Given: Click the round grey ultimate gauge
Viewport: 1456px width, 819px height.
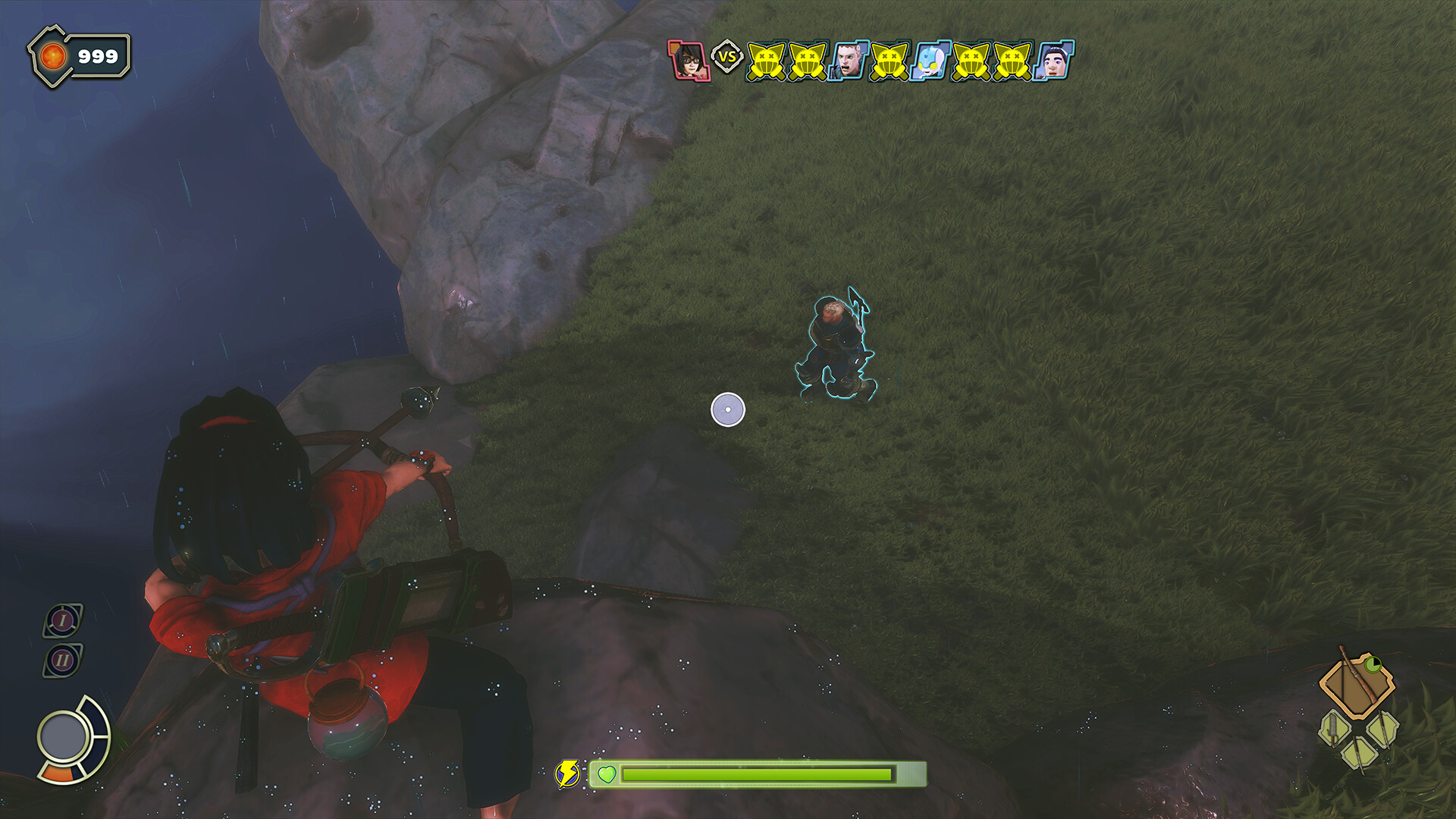Looking at the screenshot, I should click(64, 736).
